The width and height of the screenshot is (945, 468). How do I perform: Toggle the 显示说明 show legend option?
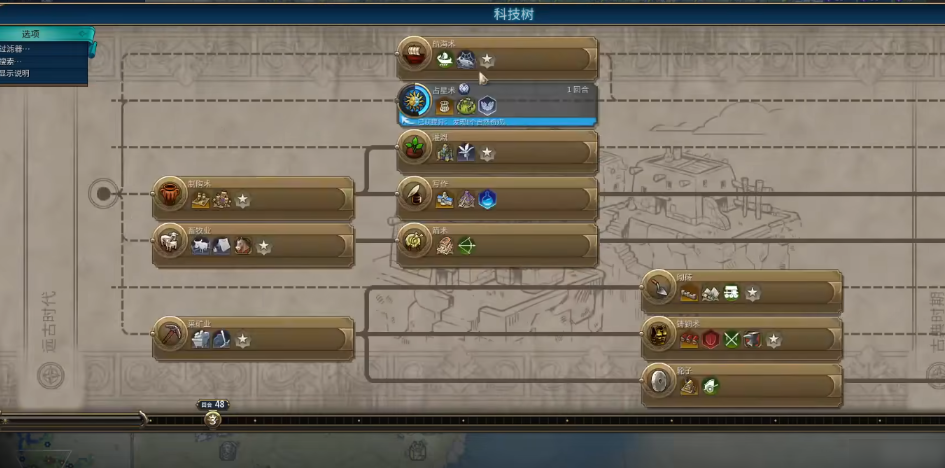pyautogui.click(x=18, y=73)
